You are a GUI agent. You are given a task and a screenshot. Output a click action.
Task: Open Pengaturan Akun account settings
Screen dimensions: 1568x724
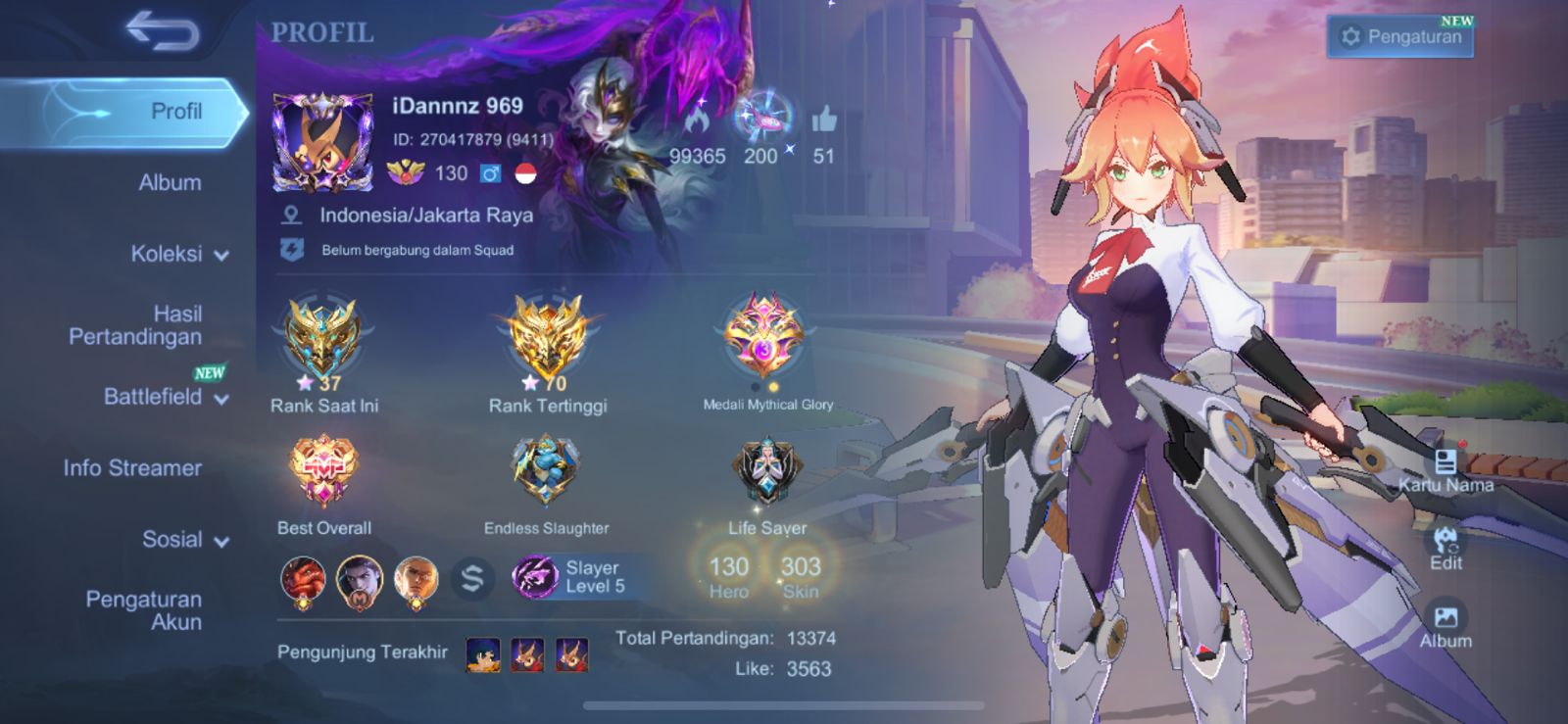(x=143, y=610)
